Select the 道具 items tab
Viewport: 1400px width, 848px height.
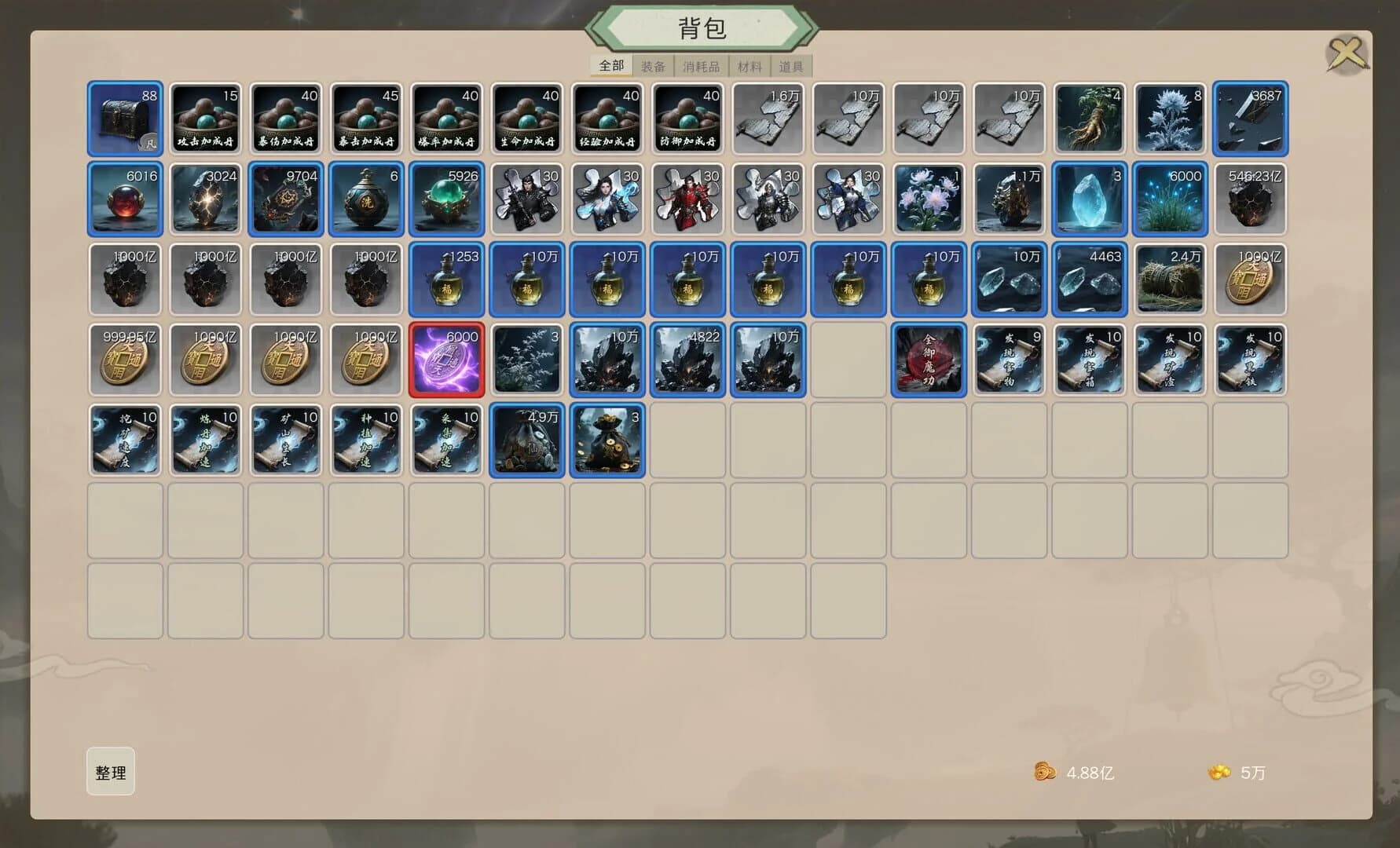791,67
